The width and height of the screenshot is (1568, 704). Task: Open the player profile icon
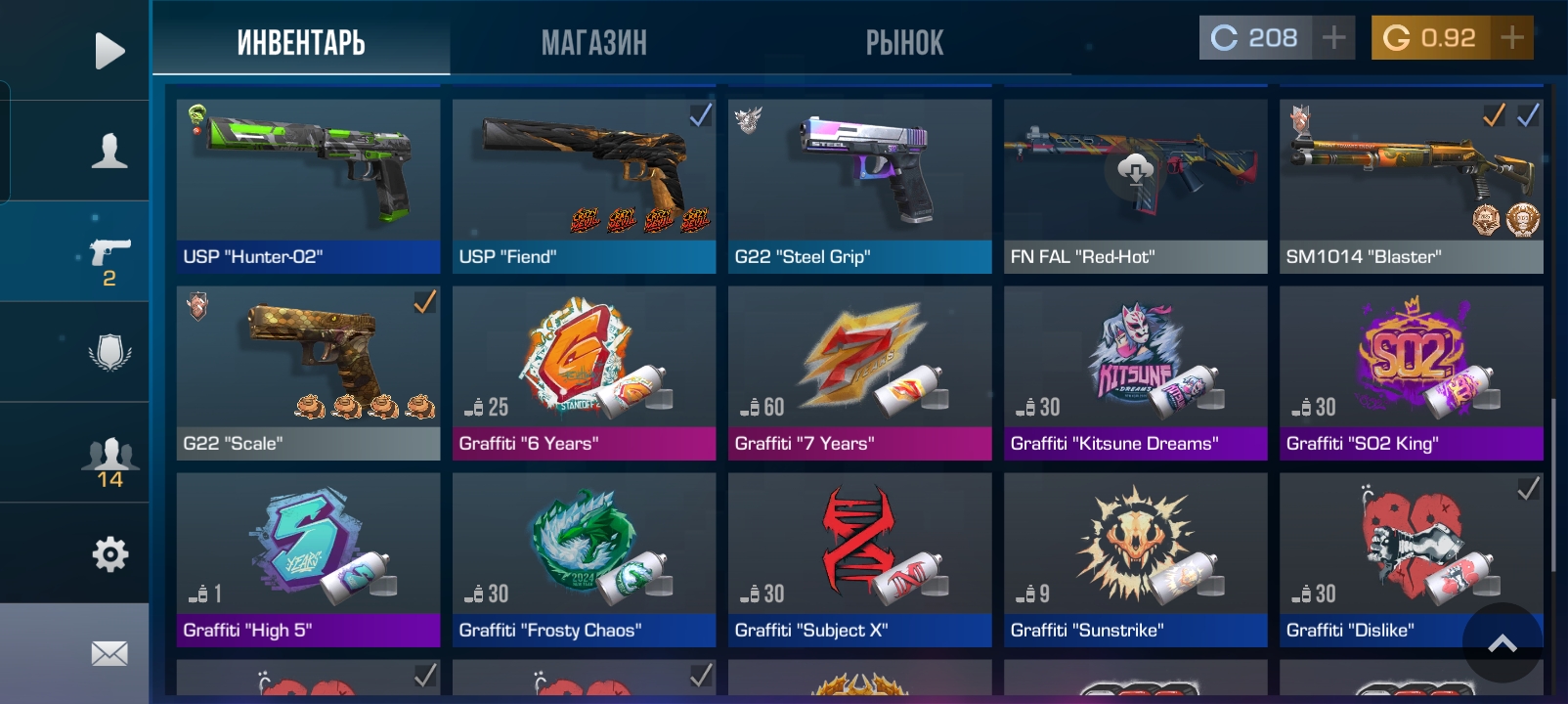[109, 152]
